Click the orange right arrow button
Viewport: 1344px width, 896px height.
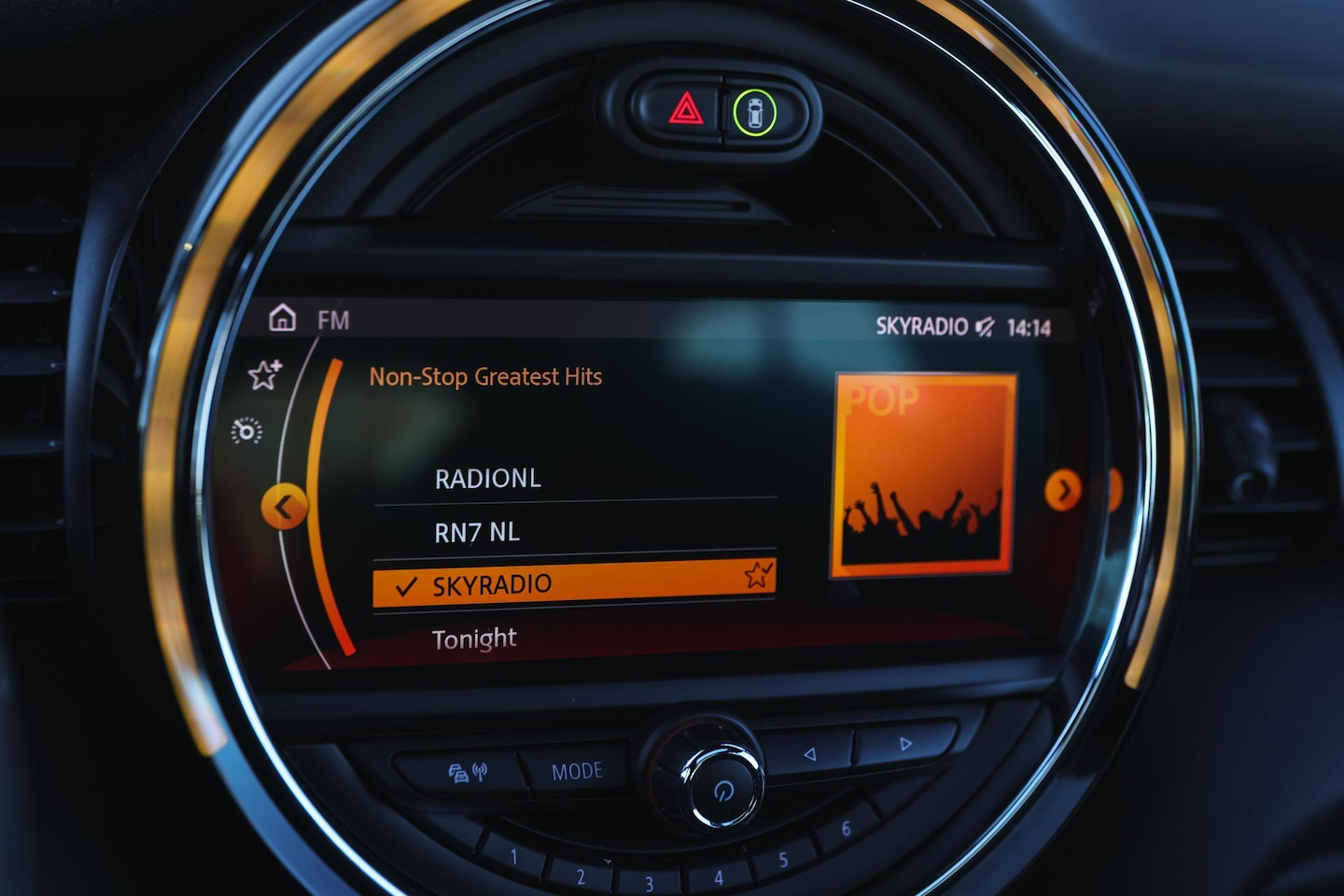[x=1062, y=490]
